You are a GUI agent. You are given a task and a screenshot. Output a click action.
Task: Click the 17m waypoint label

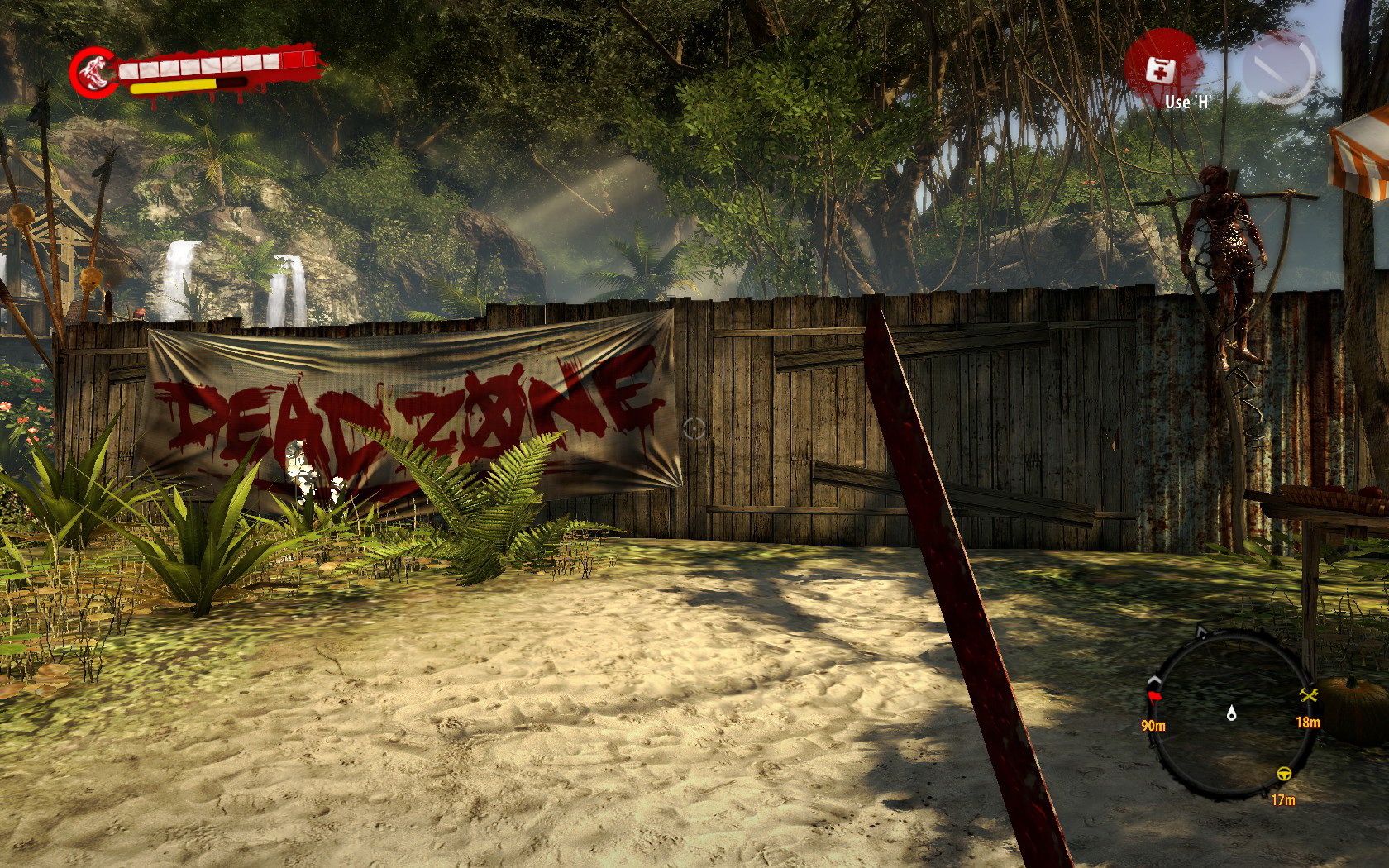(x=1282, y=802)
